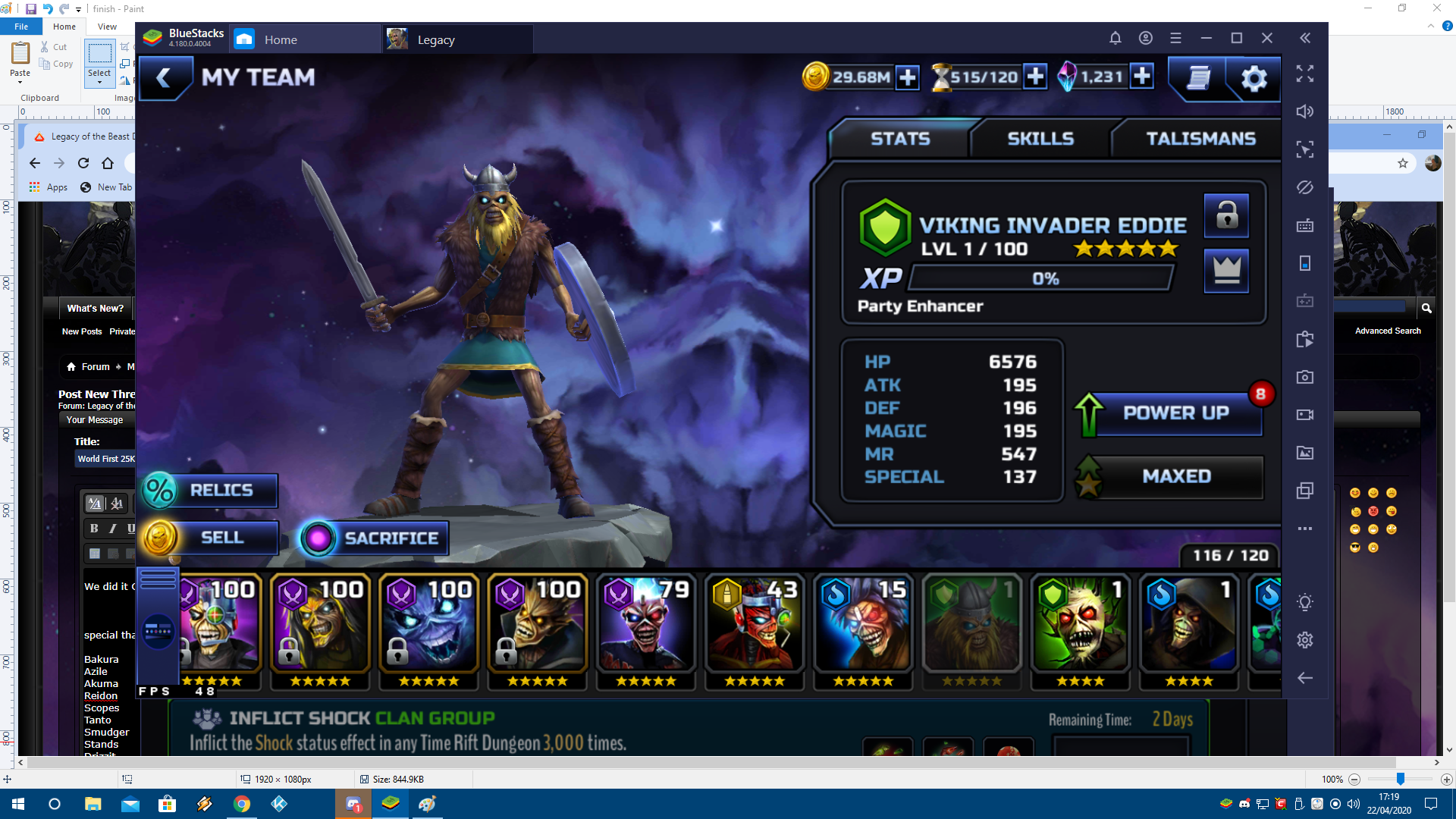Image resolution: width=1456 pixels, height=819 pixels.
Task: Click the crown icon button
Action: (1226, 271)
